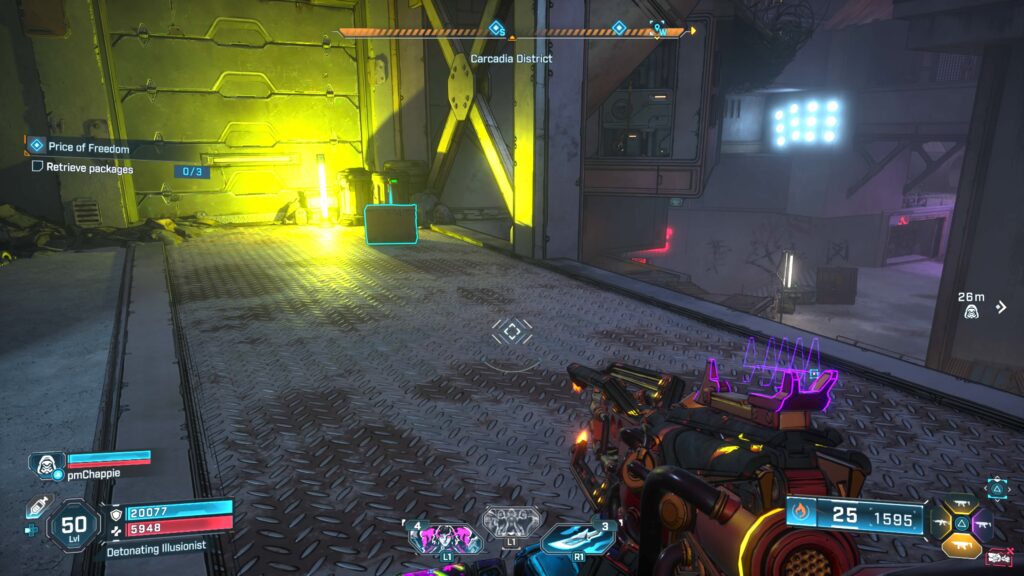Screen dimensions: 1024x576
Task: Trigger the grey greyed-out skill icon
Action: click(x=511, y=521)
